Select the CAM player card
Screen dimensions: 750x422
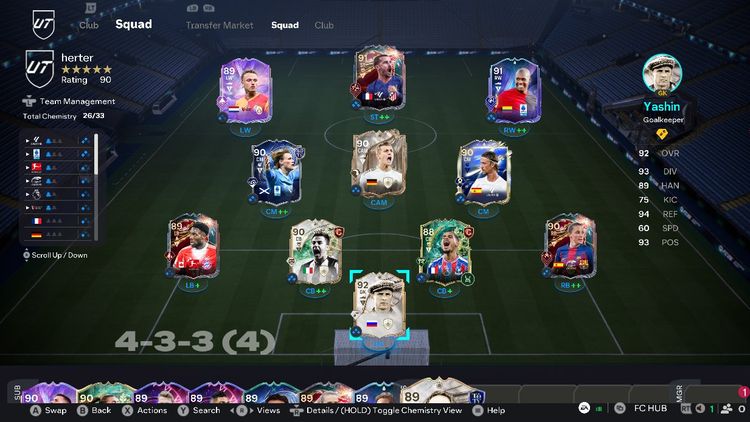(x=379, y=164)
